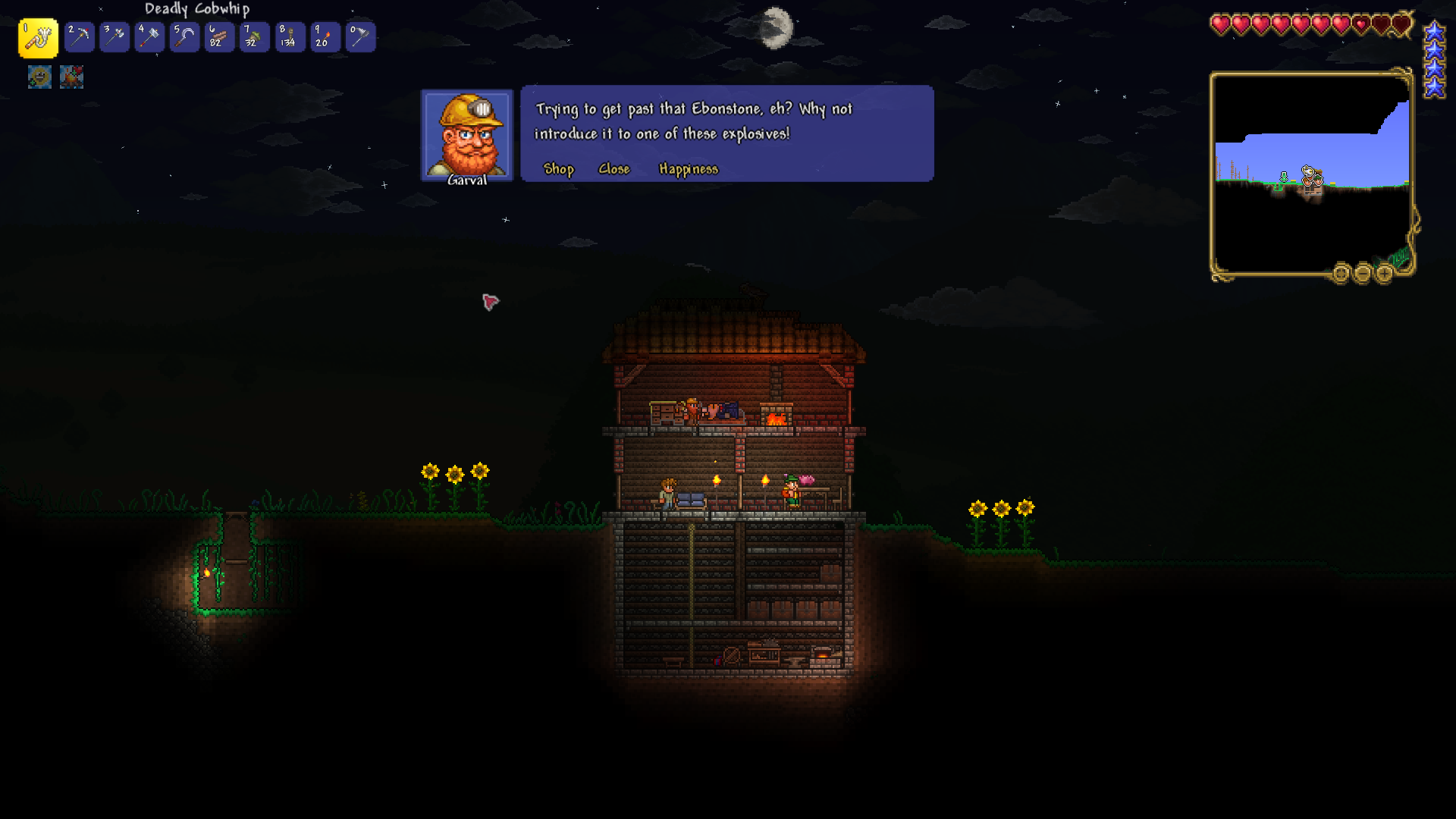Close the Demolitionist dialogue
1456x819 pixels.
[613, 169]
